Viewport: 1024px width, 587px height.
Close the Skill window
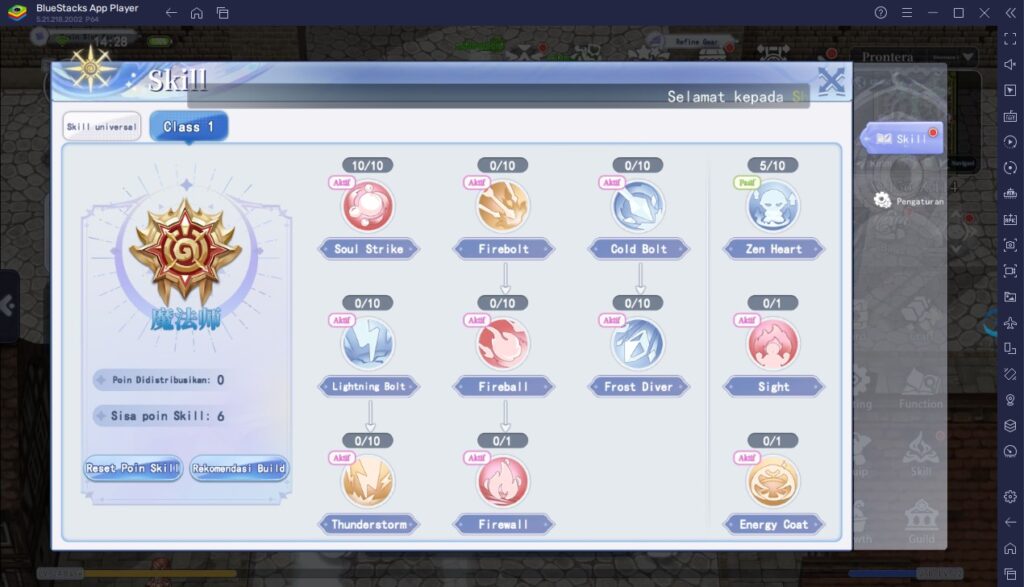point(831,82)
